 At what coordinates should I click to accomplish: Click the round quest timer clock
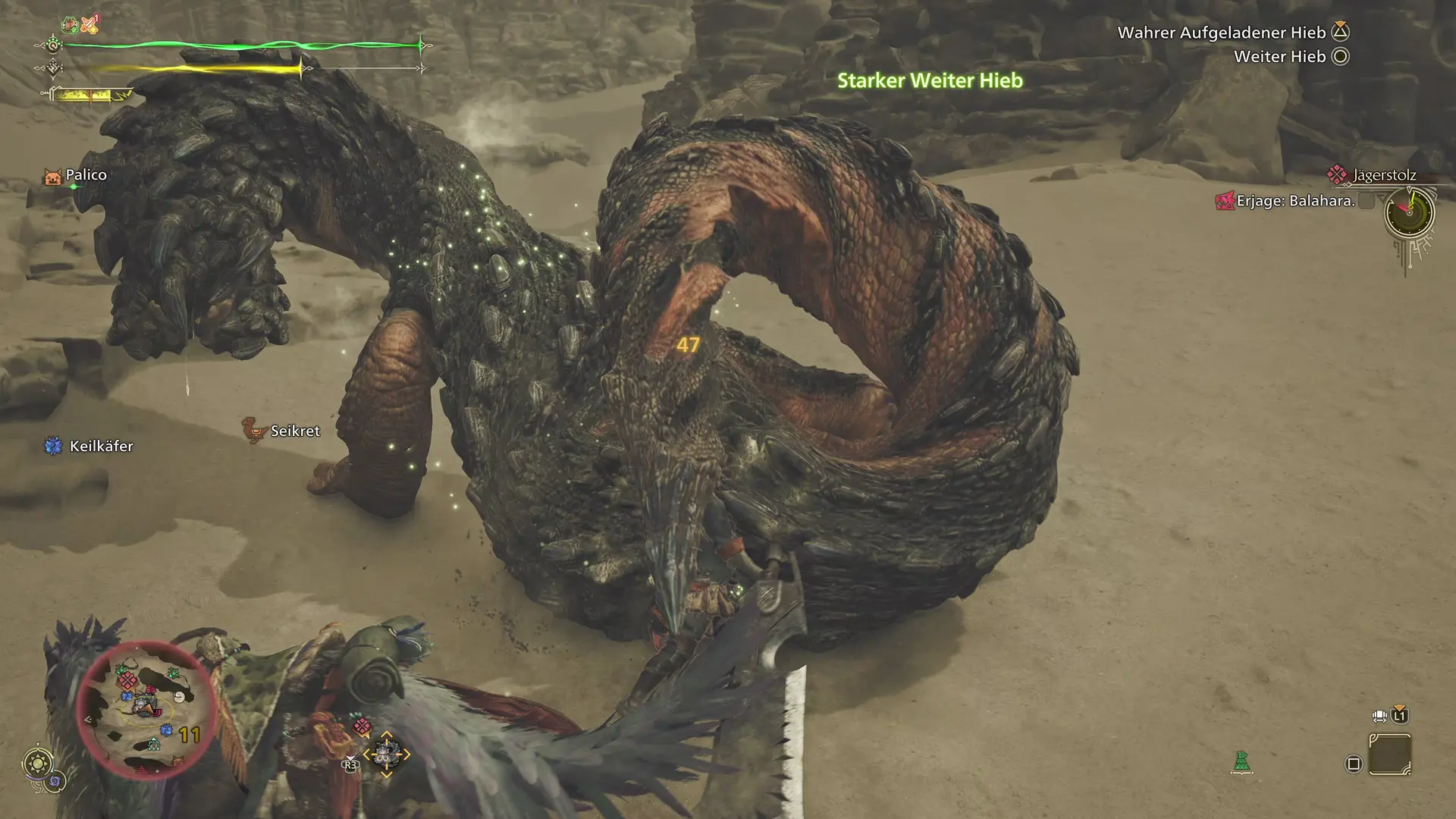point(1409,213)
